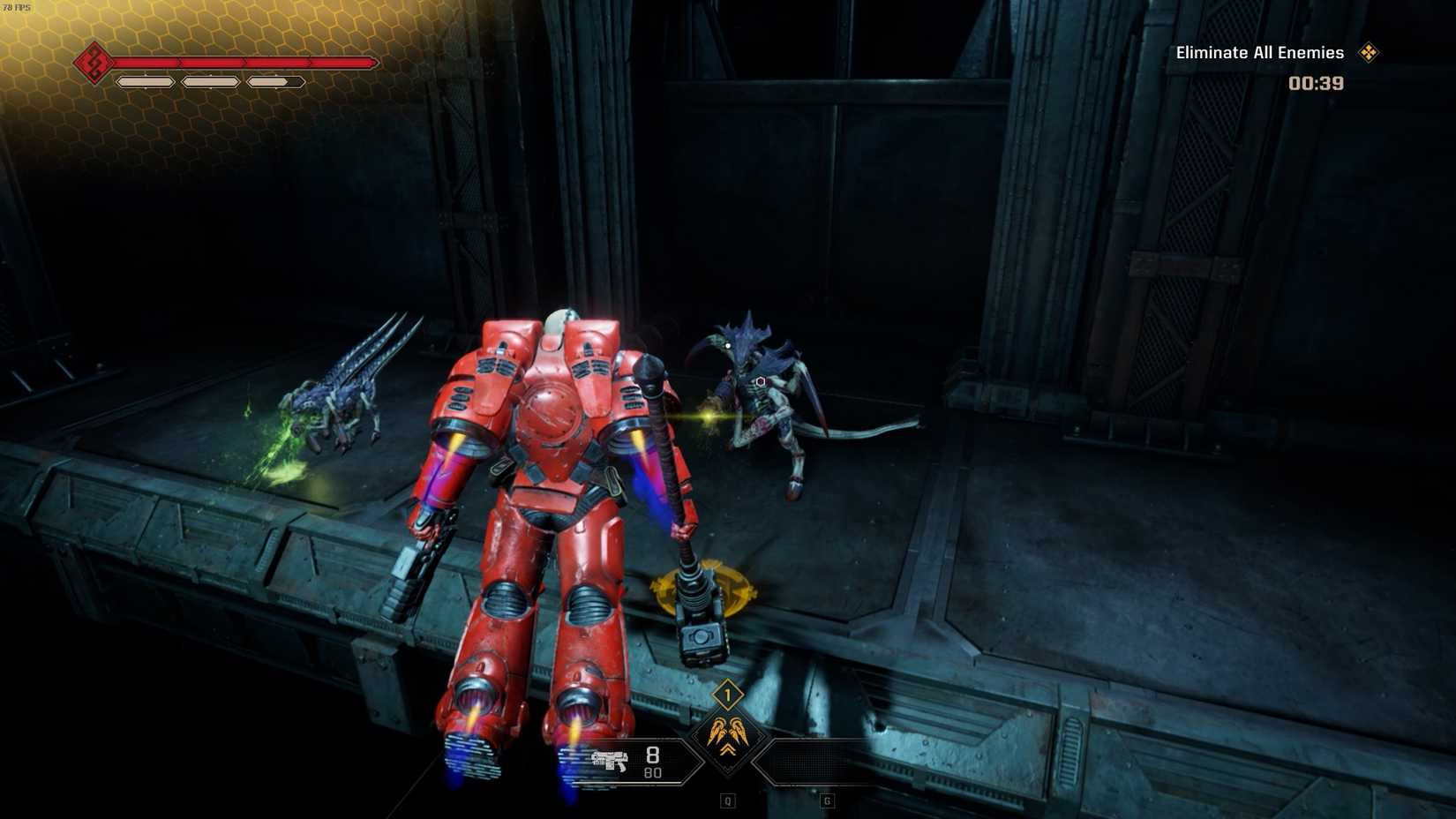Click the bolt pistol weapon icon
Image resolution: width=1456 pixels, height=819 pixels.
tap(611, 761)
